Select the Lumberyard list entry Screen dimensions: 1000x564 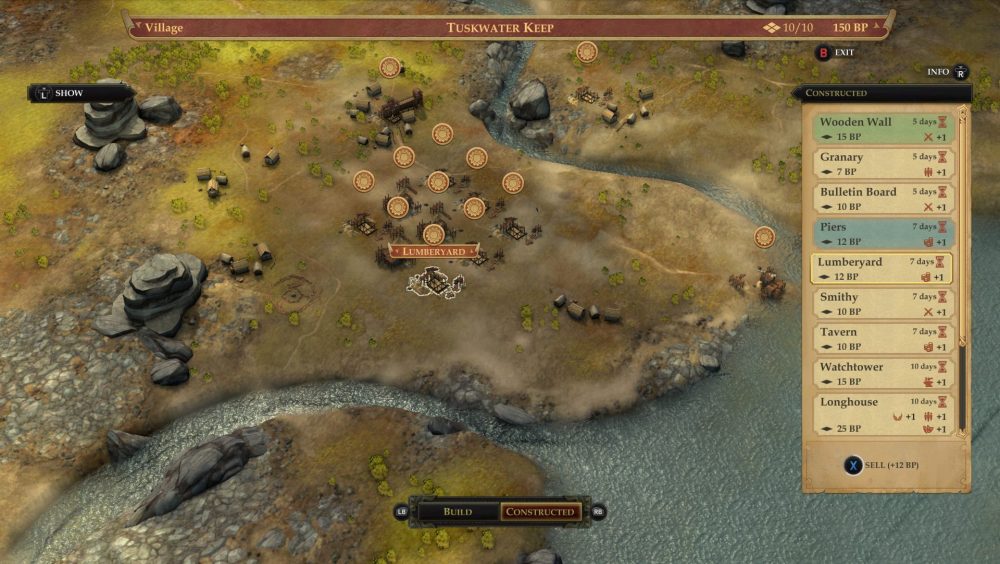coord(880,269)
